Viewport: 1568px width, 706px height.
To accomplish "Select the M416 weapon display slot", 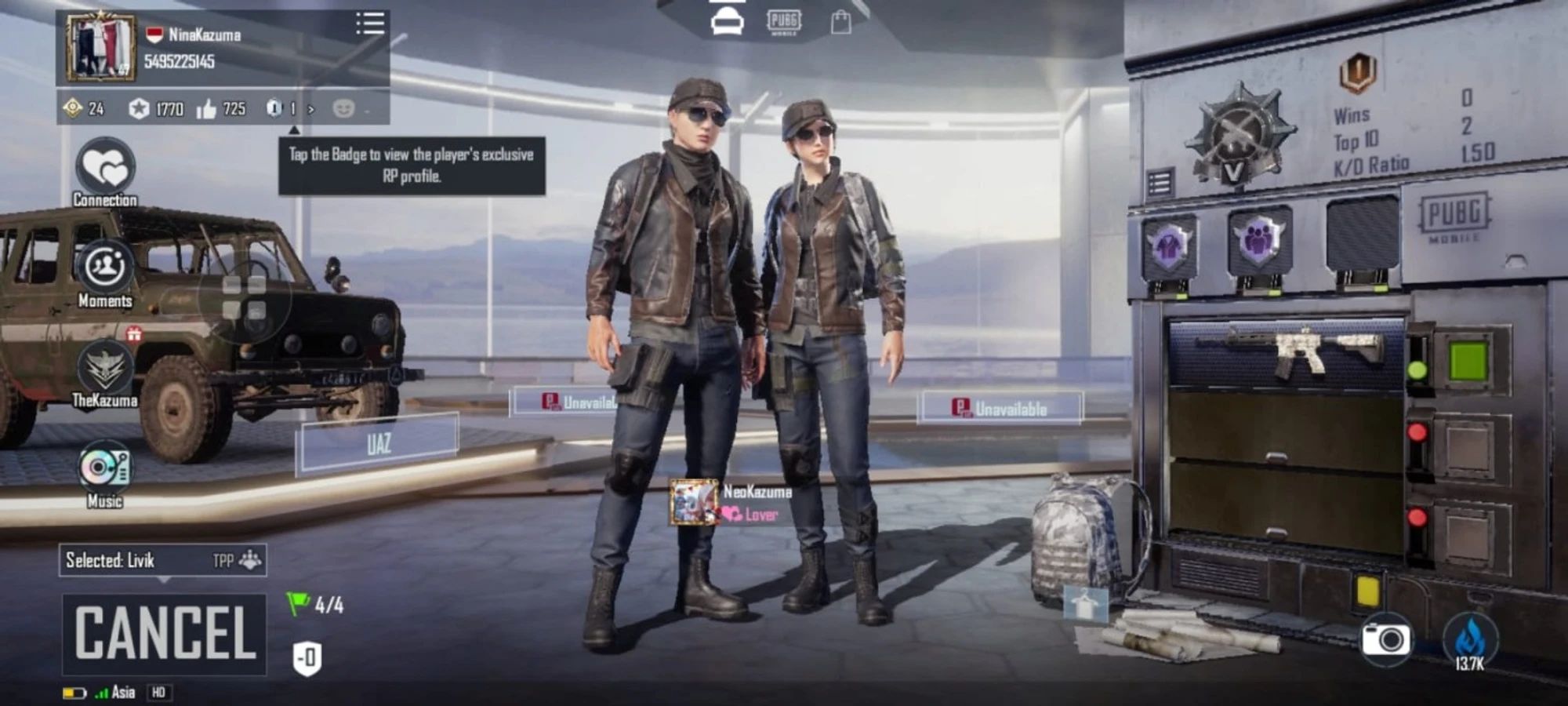I will tap(1286, 353).
